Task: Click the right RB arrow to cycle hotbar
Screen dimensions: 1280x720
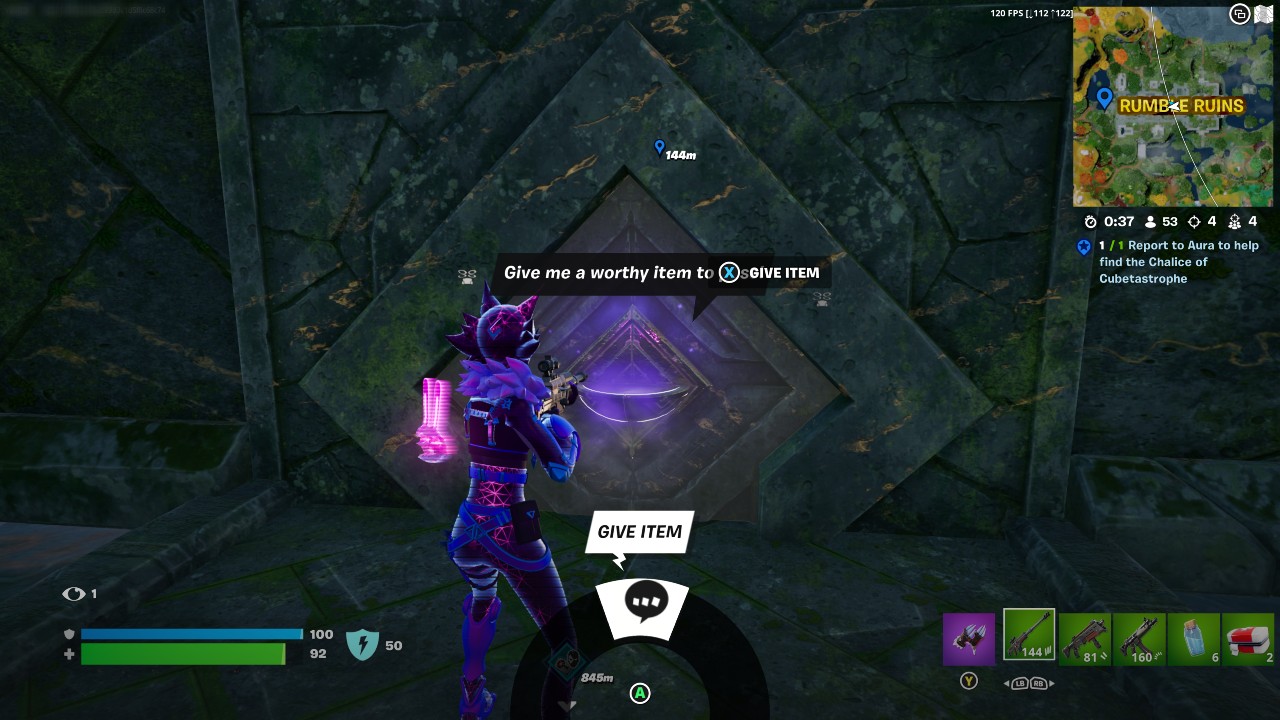Action: tap(1040, 684)
